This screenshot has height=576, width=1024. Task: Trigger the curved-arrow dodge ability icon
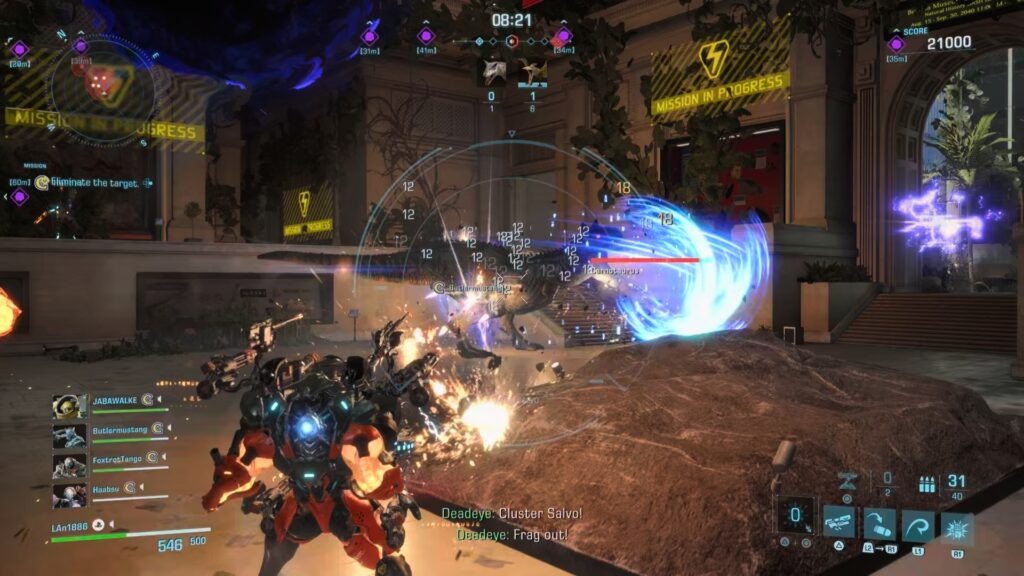tap(918, 526)
